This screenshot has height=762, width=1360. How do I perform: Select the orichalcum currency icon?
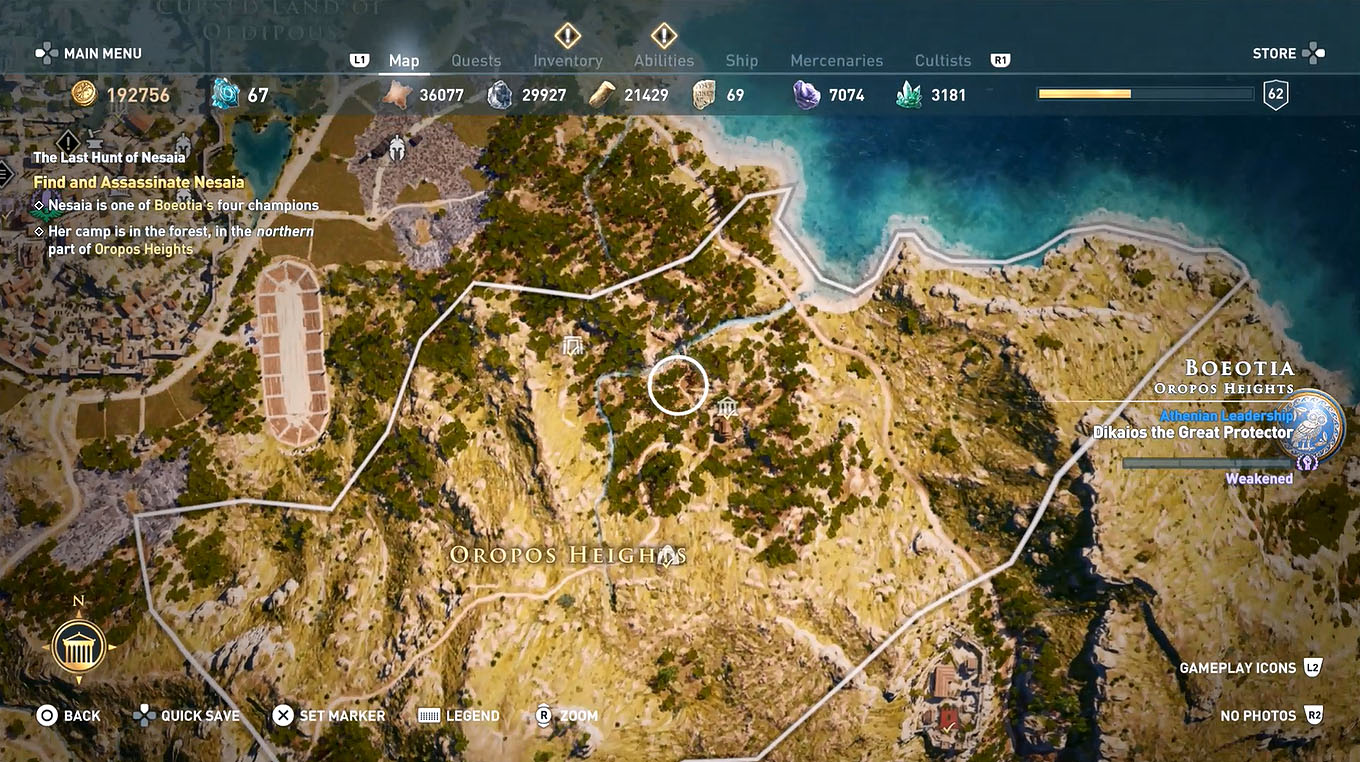pos(224,93)
